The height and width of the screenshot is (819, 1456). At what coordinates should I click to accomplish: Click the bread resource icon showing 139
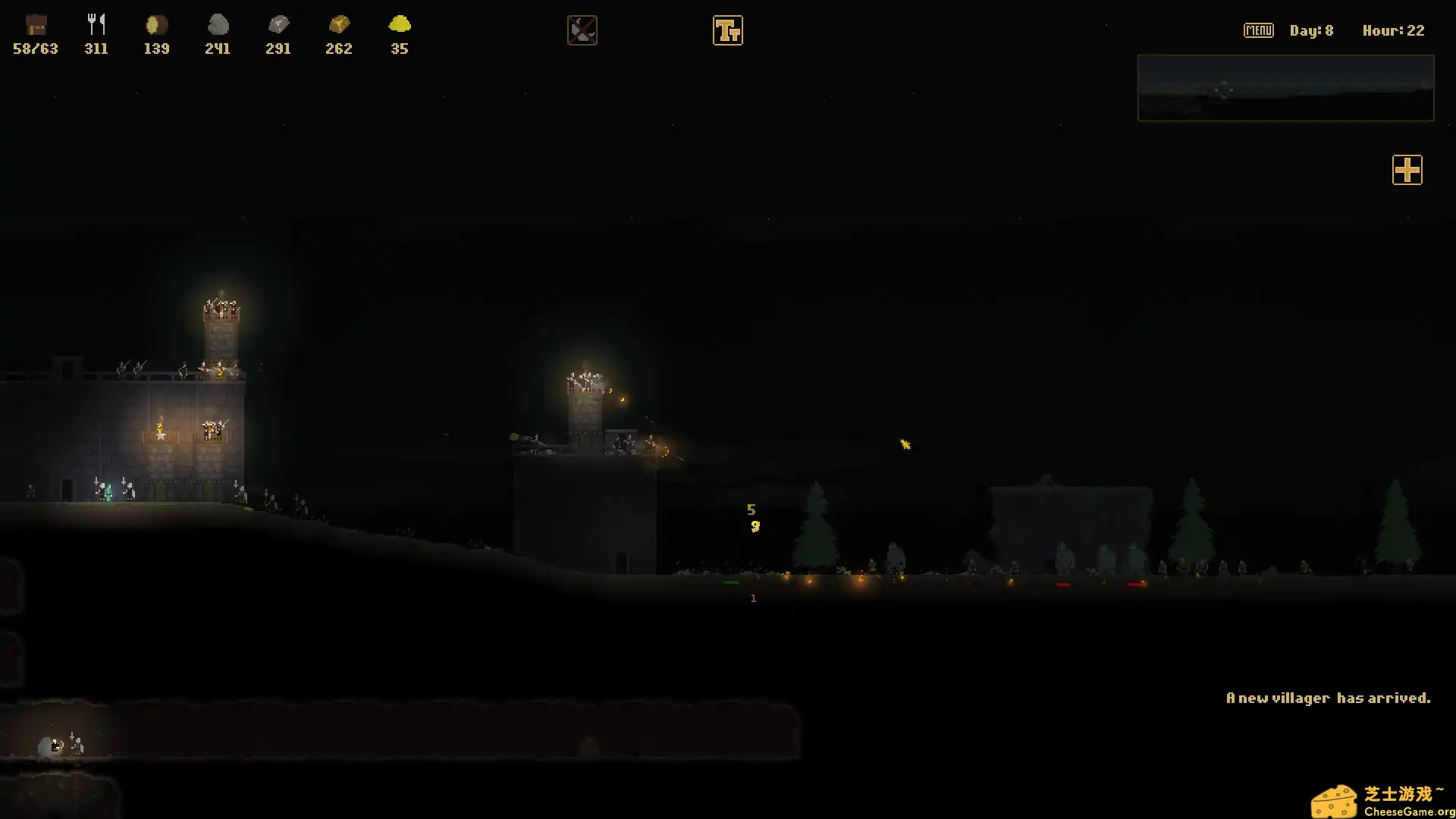pyautogui.click(x=155, y=25)
